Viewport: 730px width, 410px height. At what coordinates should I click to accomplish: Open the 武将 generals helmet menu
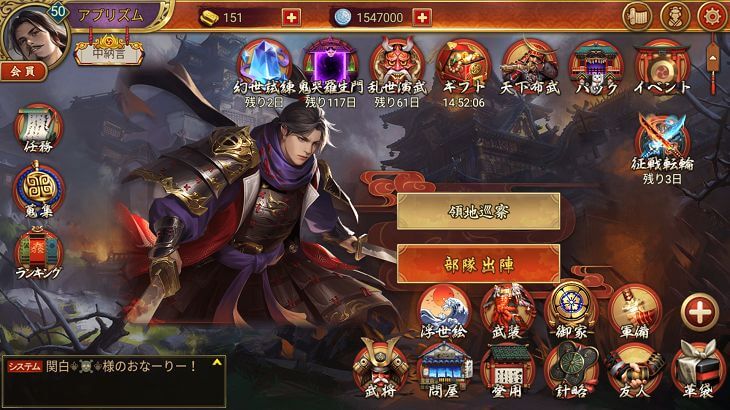pyautogui.click(x=380, y=367)
